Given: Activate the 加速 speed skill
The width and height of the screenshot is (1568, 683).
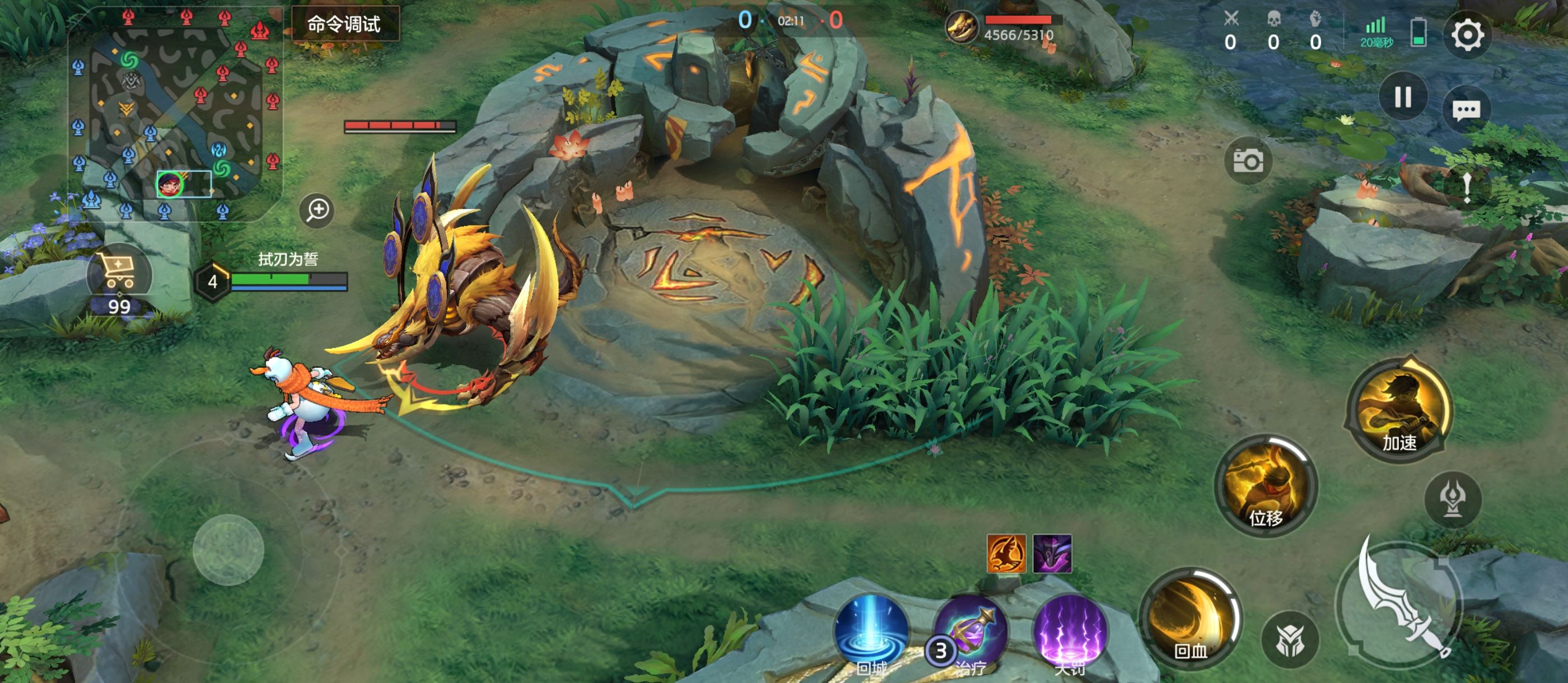Looking at the screenshot, I should pos(1399,410).
